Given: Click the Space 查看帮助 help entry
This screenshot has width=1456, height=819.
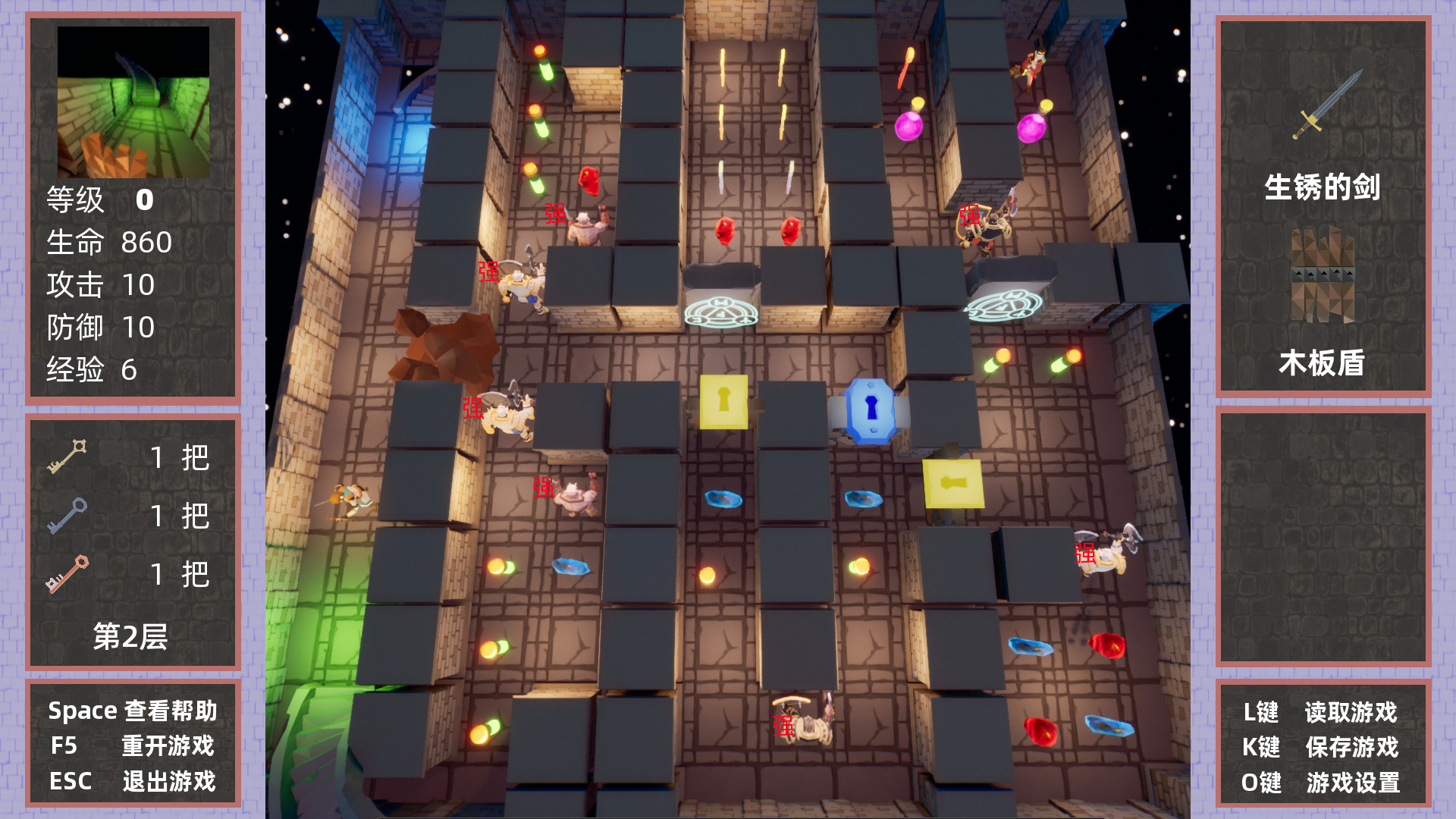Looking at the screenshot, I should click(133, 711).
